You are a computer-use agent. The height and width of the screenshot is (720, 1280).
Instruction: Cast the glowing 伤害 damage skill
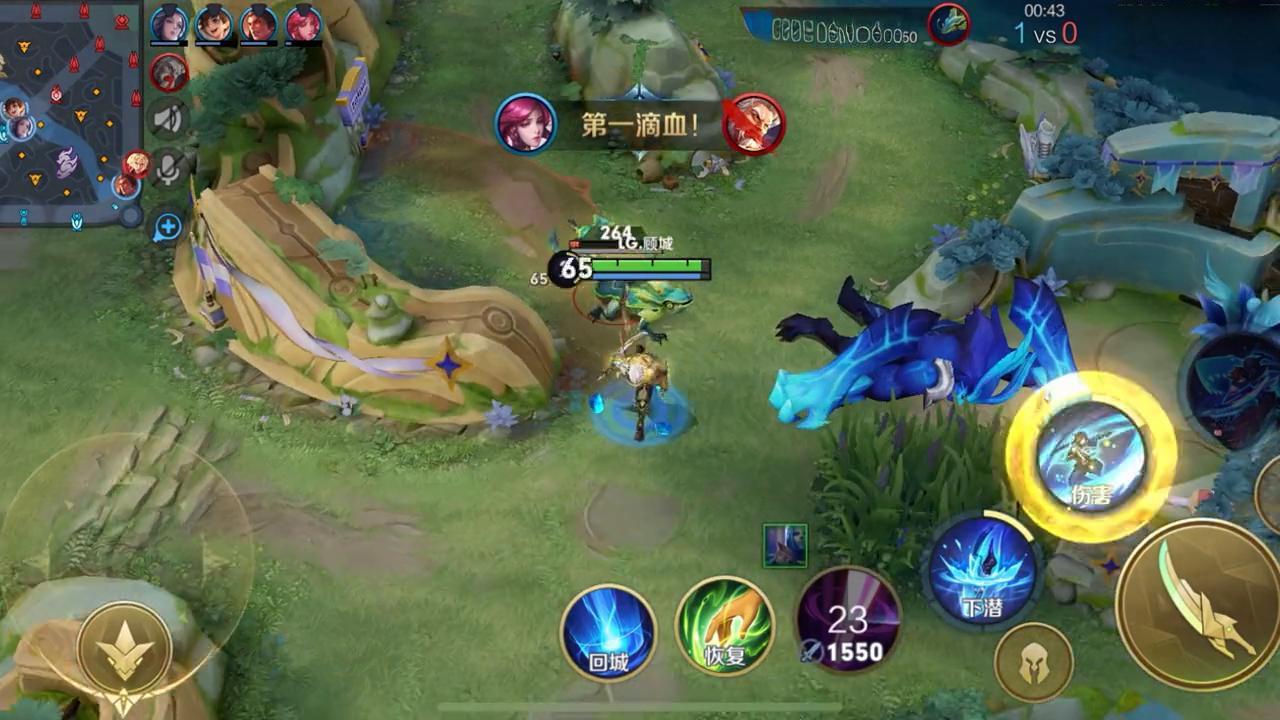point(1091,457)
